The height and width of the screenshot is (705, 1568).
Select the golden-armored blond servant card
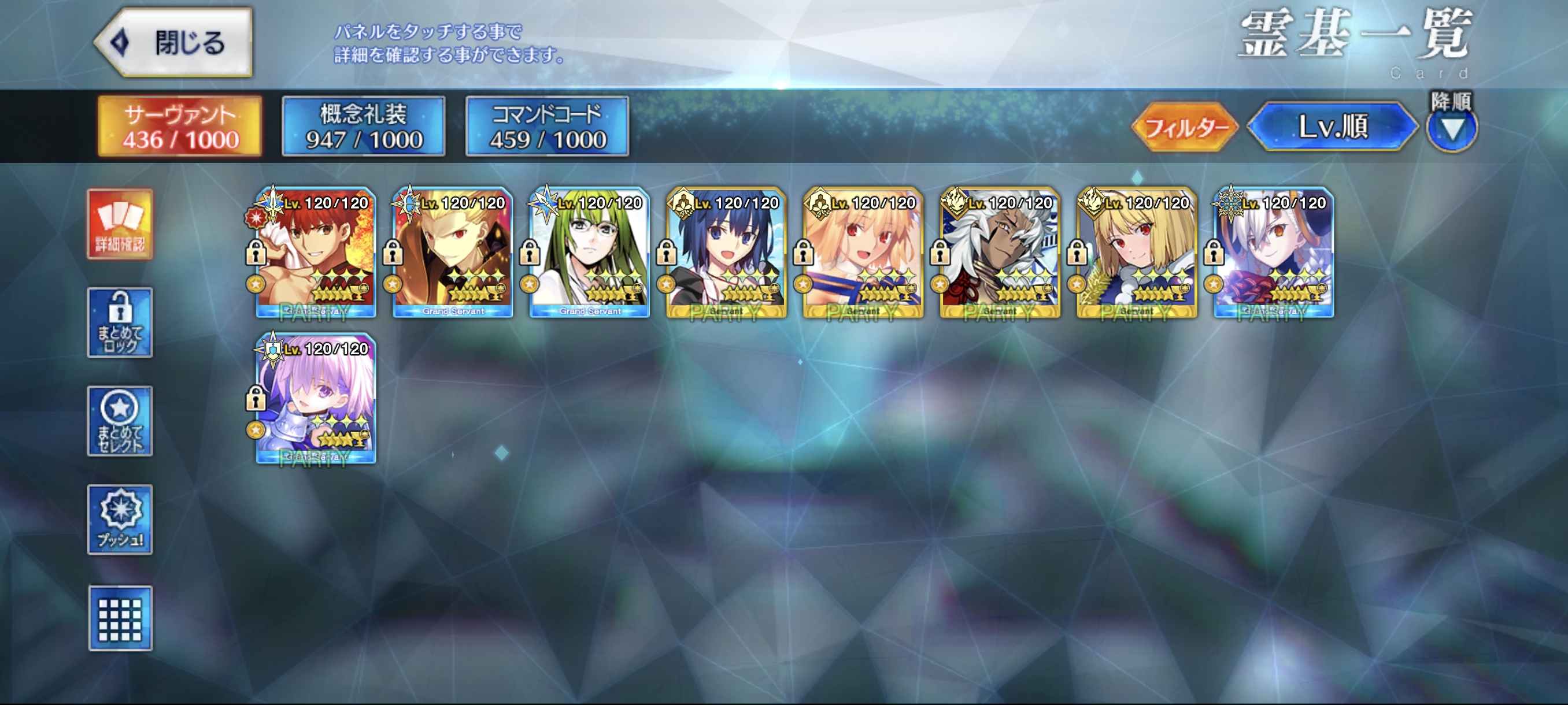(453, 253)
